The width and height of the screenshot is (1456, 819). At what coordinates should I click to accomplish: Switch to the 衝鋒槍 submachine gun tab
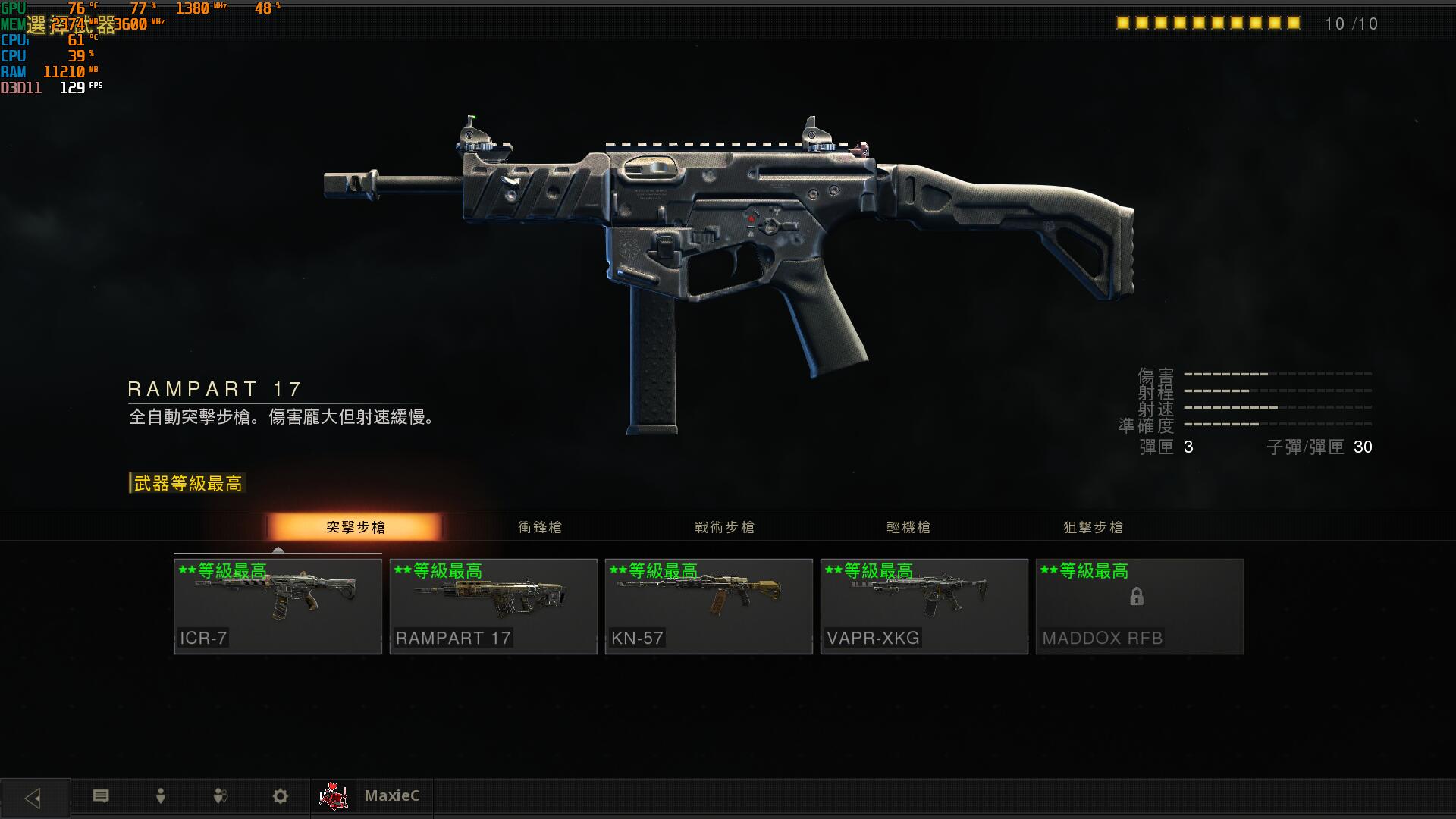540,527
